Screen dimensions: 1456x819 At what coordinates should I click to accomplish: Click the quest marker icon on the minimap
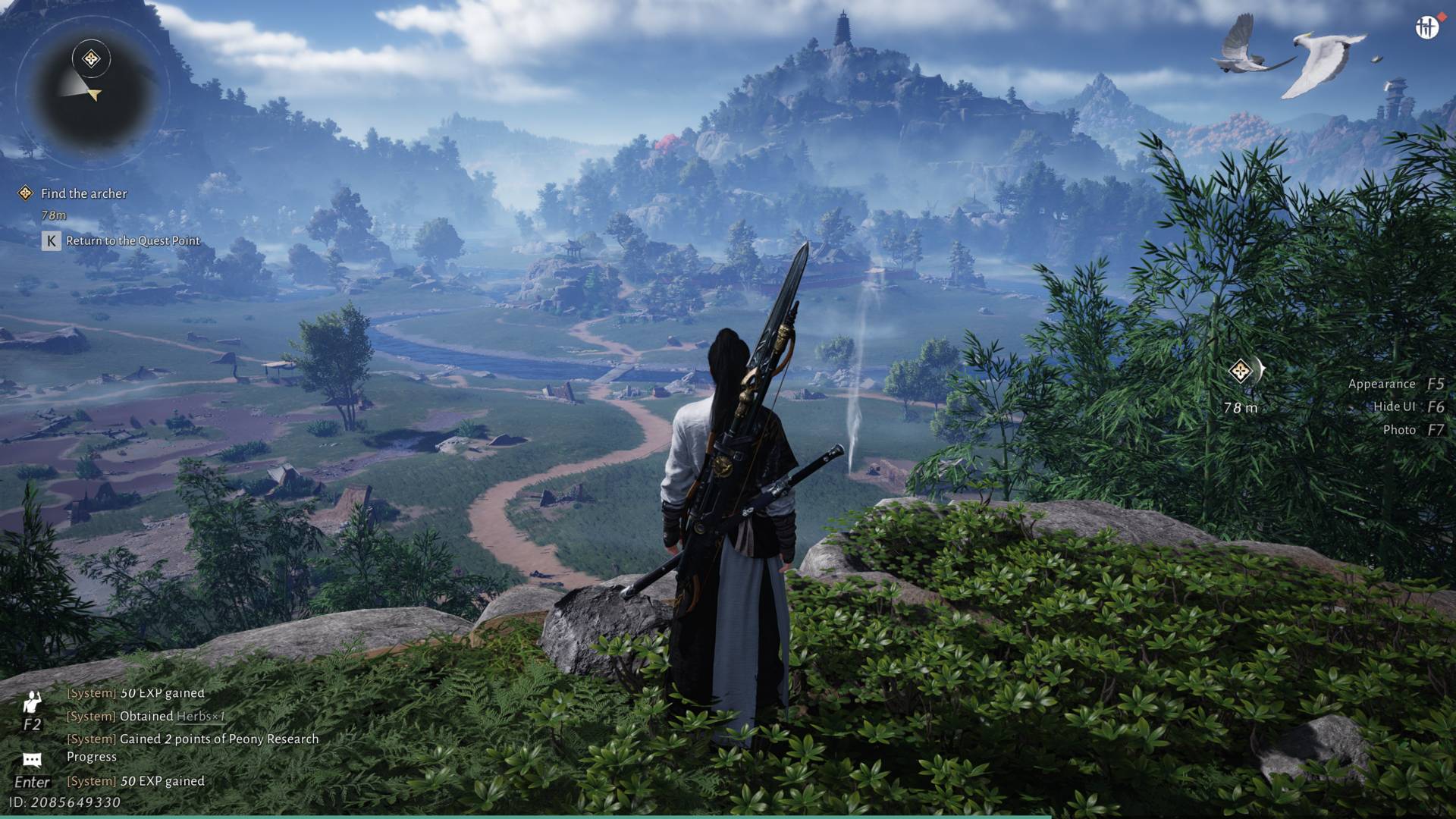tap(92, 58)
